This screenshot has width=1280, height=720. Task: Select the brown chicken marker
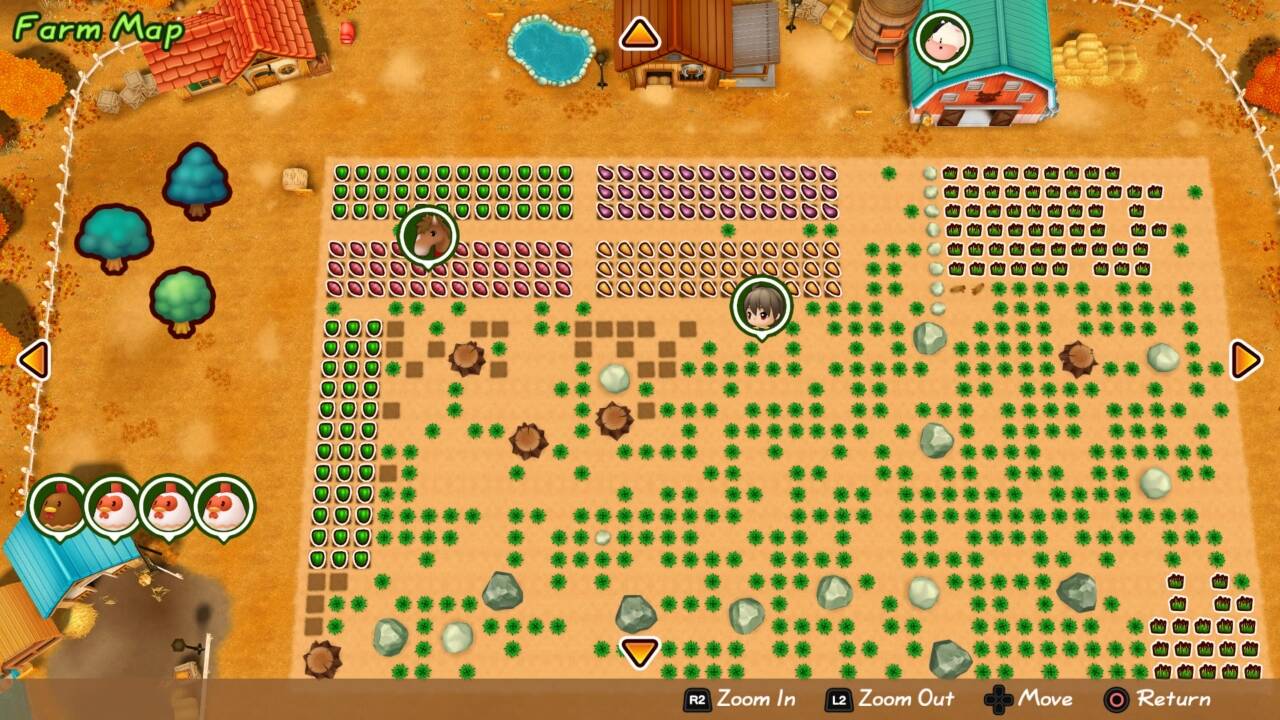[x=57, y=505]
